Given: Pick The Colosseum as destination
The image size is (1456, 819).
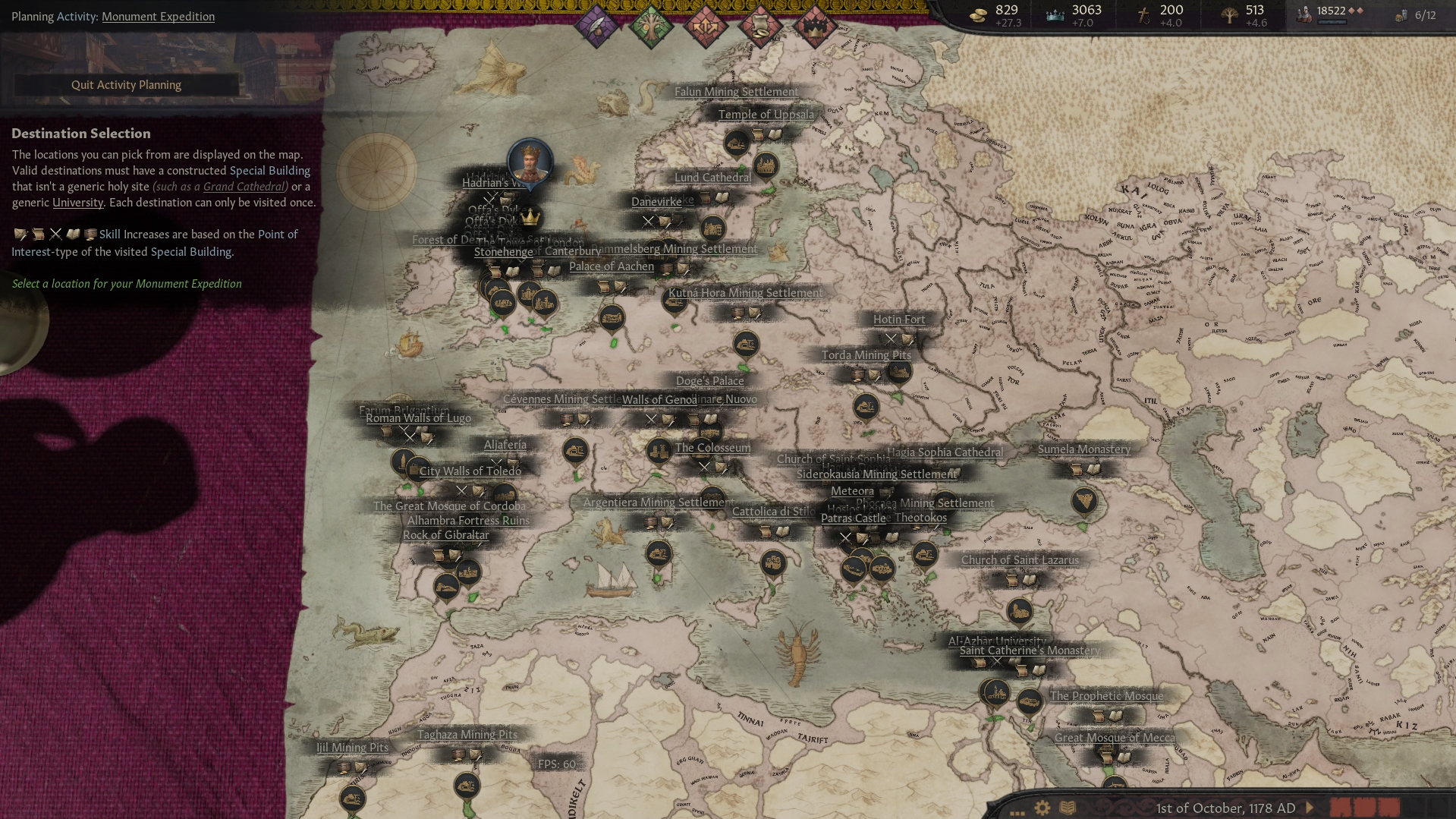Looking at the screenshot, I should pyautogui.click(x=712, y=448).
